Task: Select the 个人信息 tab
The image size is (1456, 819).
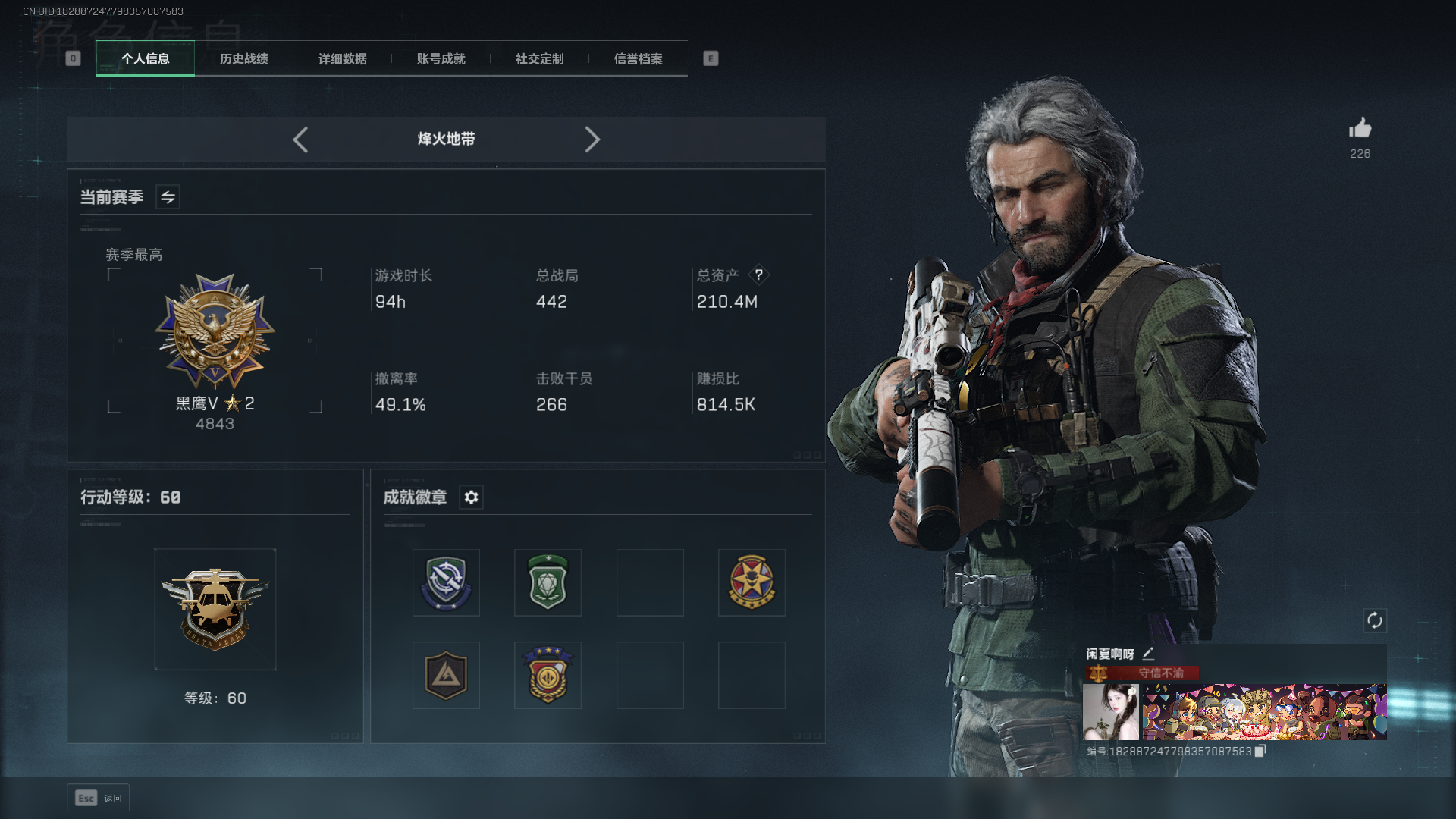Action: (146, 59)
